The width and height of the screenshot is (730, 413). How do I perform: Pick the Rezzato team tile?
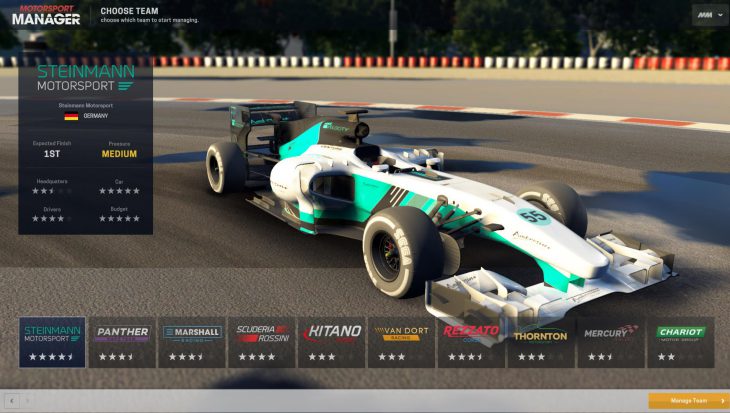[471, 342]
